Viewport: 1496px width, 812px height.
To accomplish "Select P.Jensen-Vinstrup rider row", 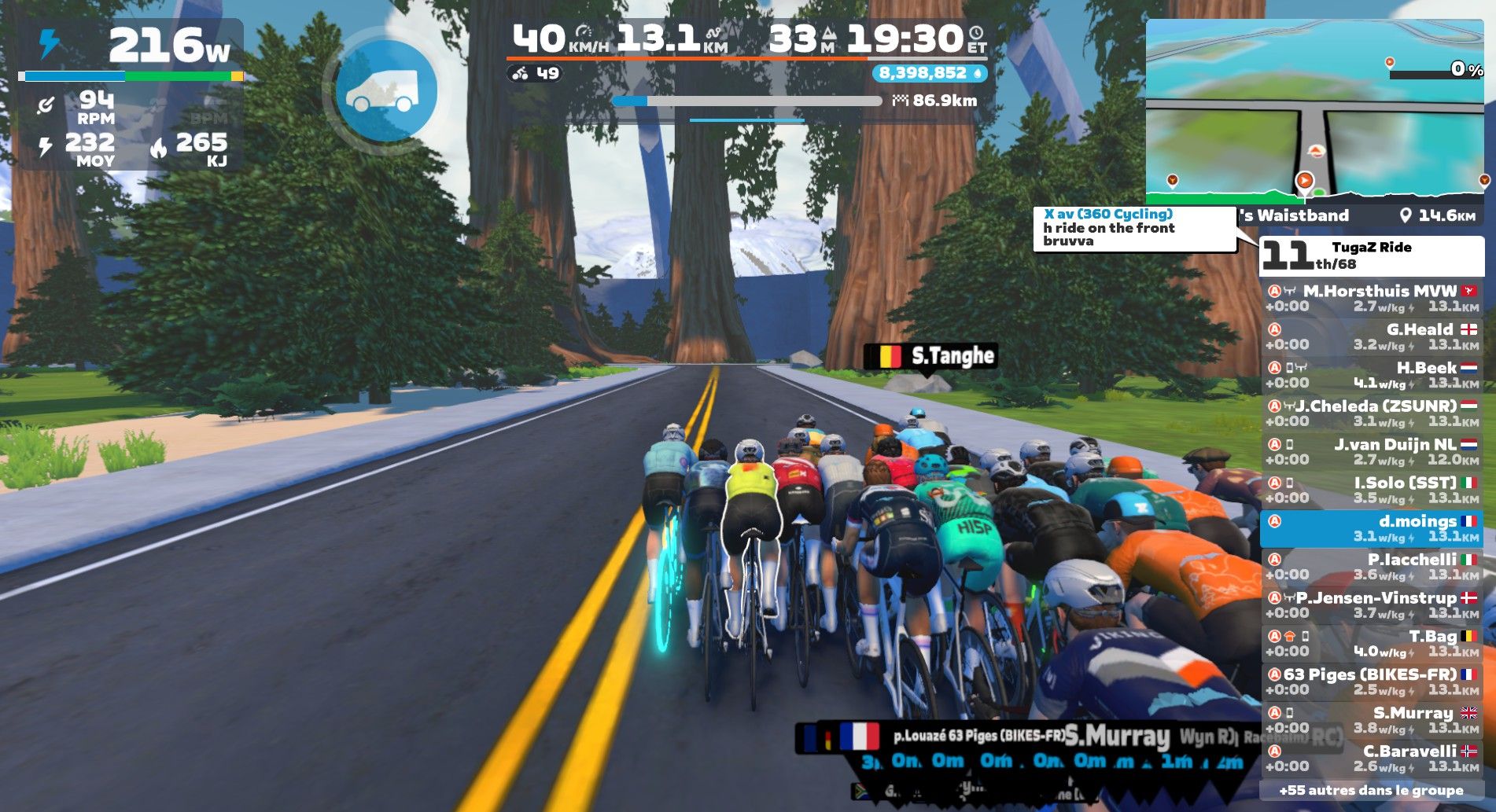I will [x=1372, y=604].
